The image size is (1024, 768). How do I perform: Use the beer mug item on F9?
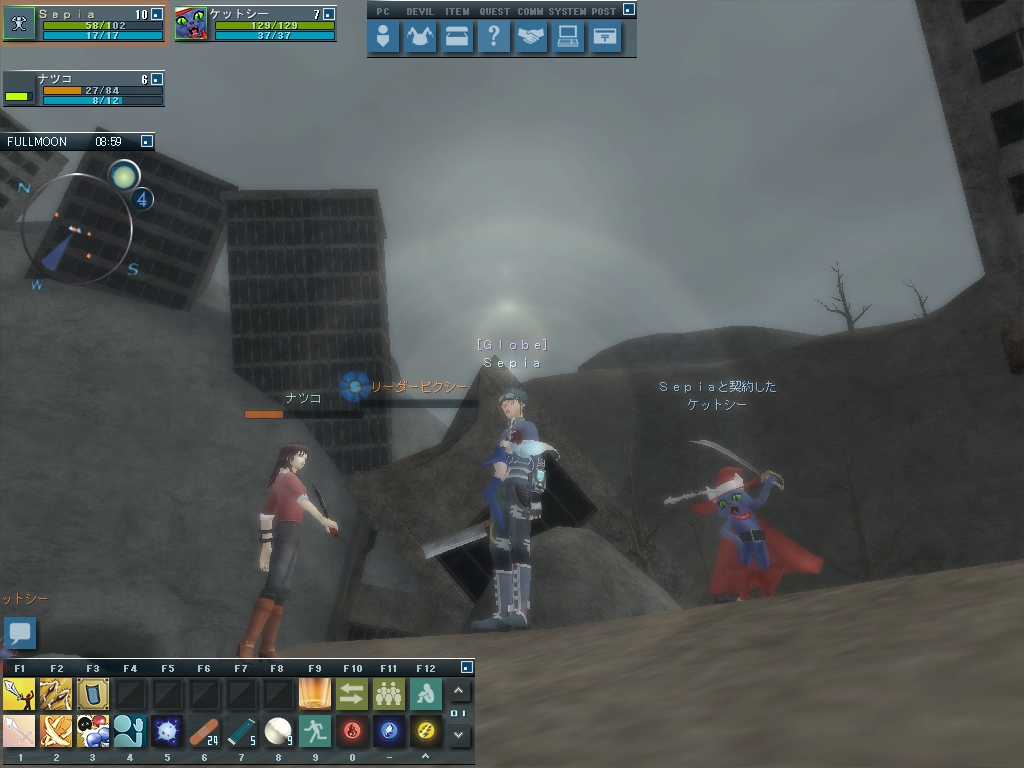pos(315,693)
